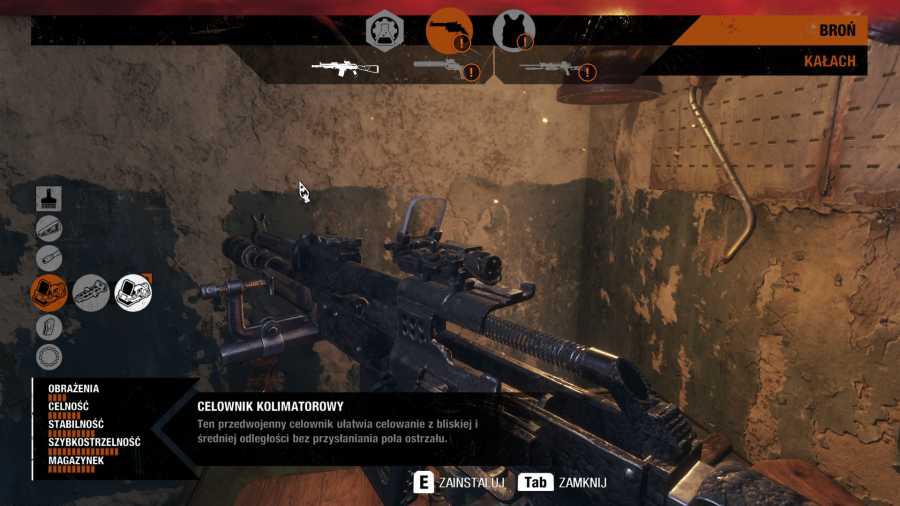Select the orange sight attachment category
The height and width of the screenshot is (506, 900).
click(49, 292)
